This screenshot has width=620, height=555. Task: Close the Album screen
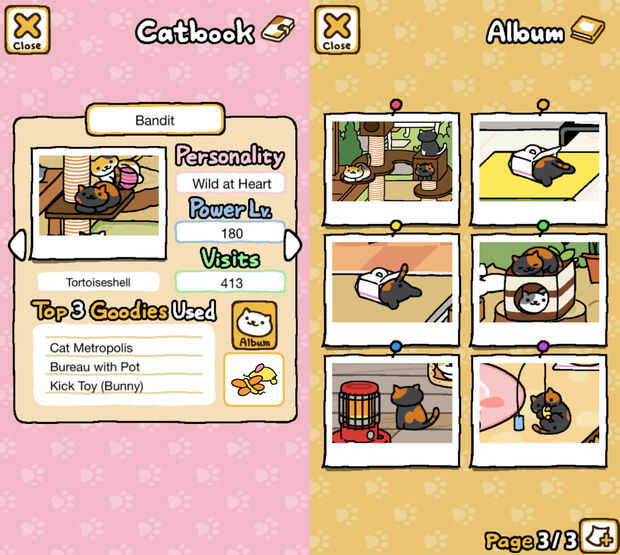(337, 29)
